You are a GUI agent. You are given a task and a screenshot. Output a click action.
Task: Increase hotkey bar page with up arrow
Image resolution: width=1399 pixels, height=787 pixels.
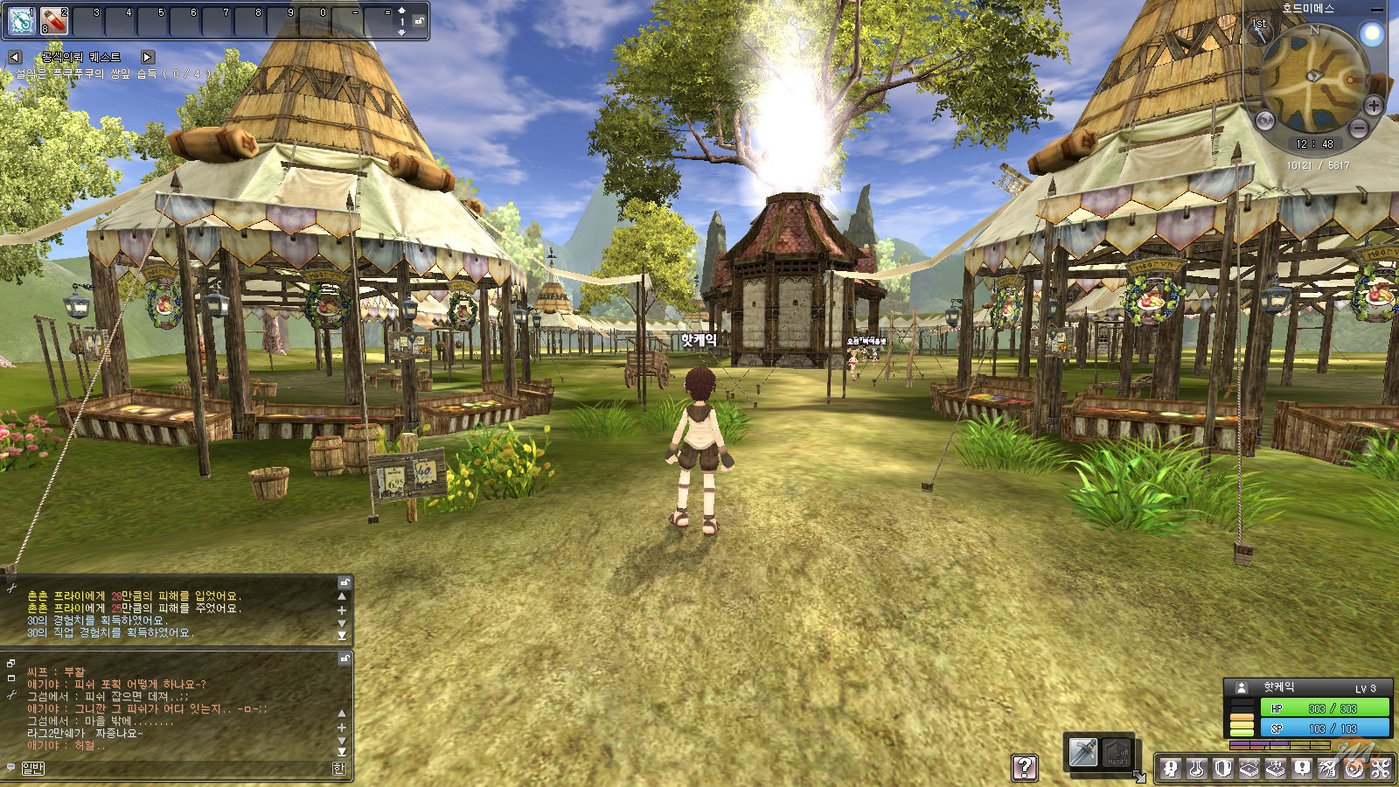click(x=401, y=12)
